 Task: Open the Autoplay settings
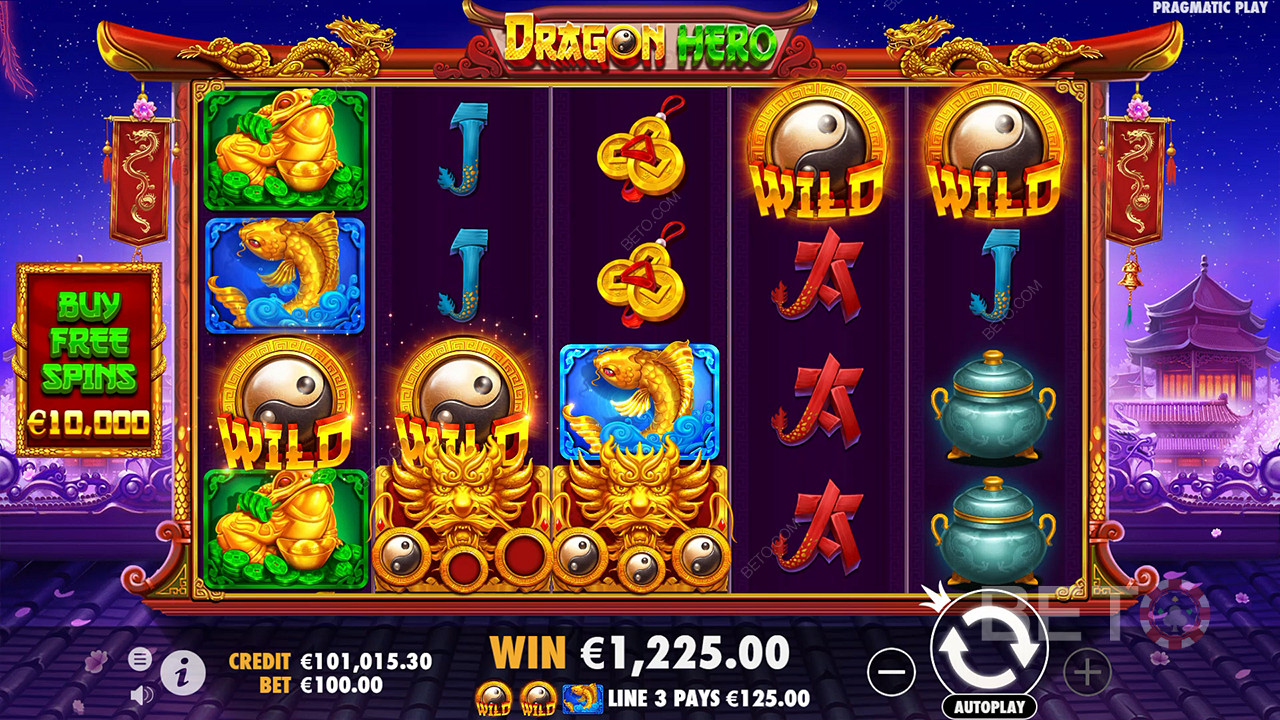click(989, 706)
